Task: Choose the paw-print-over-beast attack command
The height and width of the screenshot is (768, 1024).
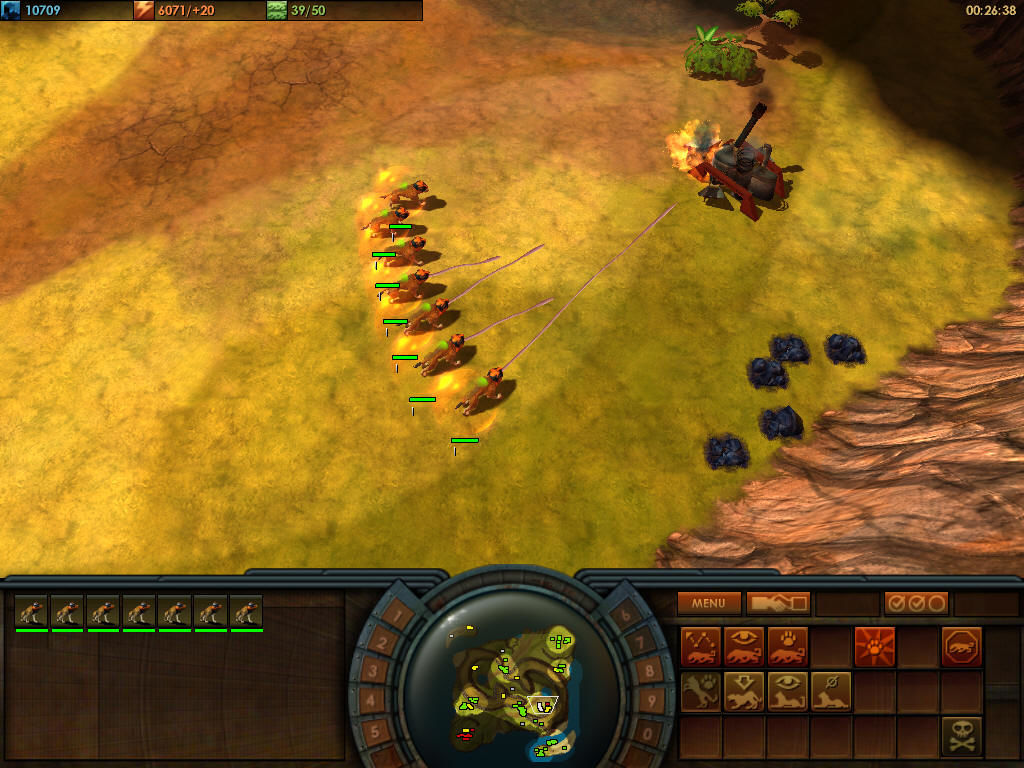Action: [x=787, y=647]
